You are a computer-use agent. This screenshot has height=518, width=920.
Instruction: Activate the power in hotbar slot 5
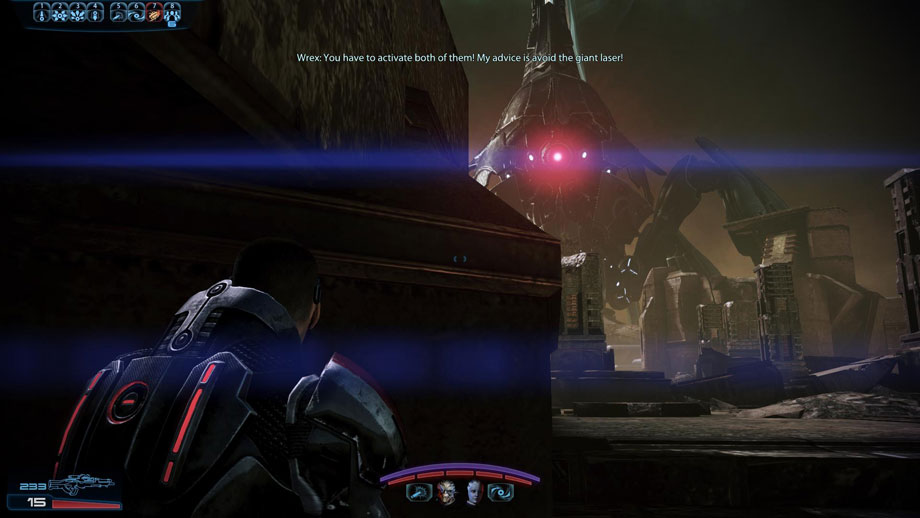[118, 12]
